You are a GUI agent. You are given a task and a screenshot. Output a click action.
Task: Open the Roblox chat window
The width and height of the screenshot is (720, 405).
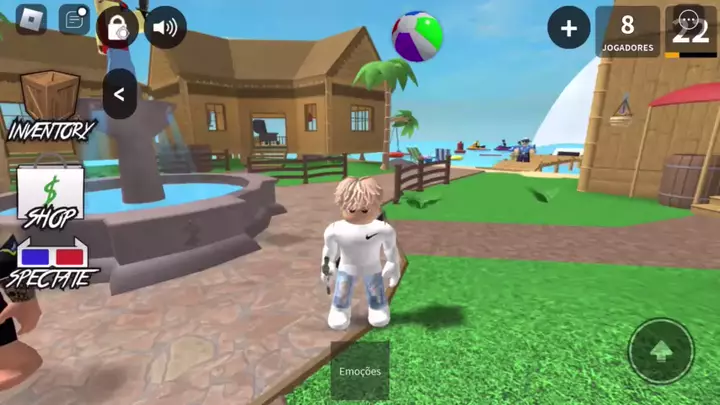point(74,19)
